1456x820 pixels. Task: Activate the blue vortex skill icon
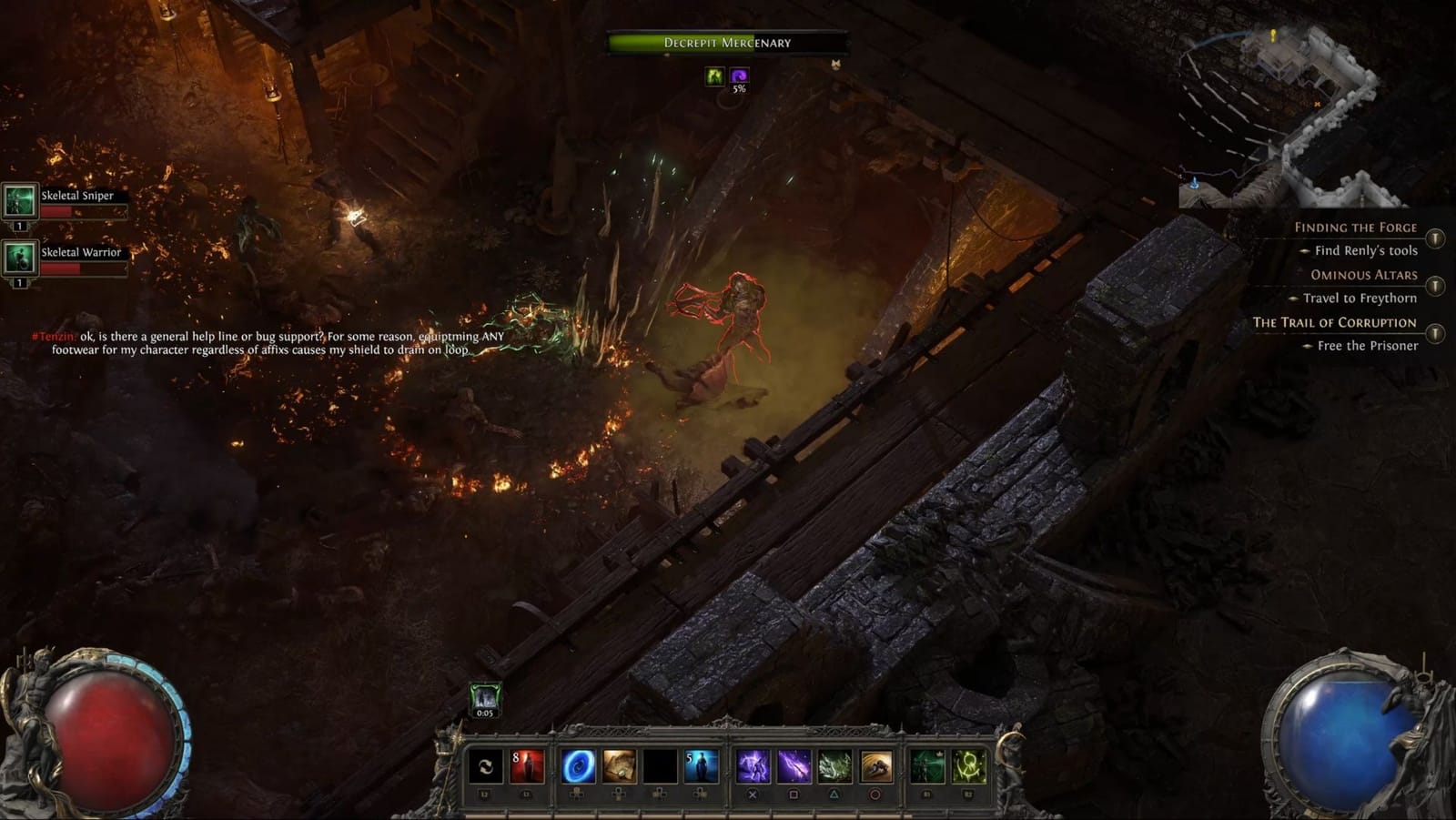(x=579, y=766)
